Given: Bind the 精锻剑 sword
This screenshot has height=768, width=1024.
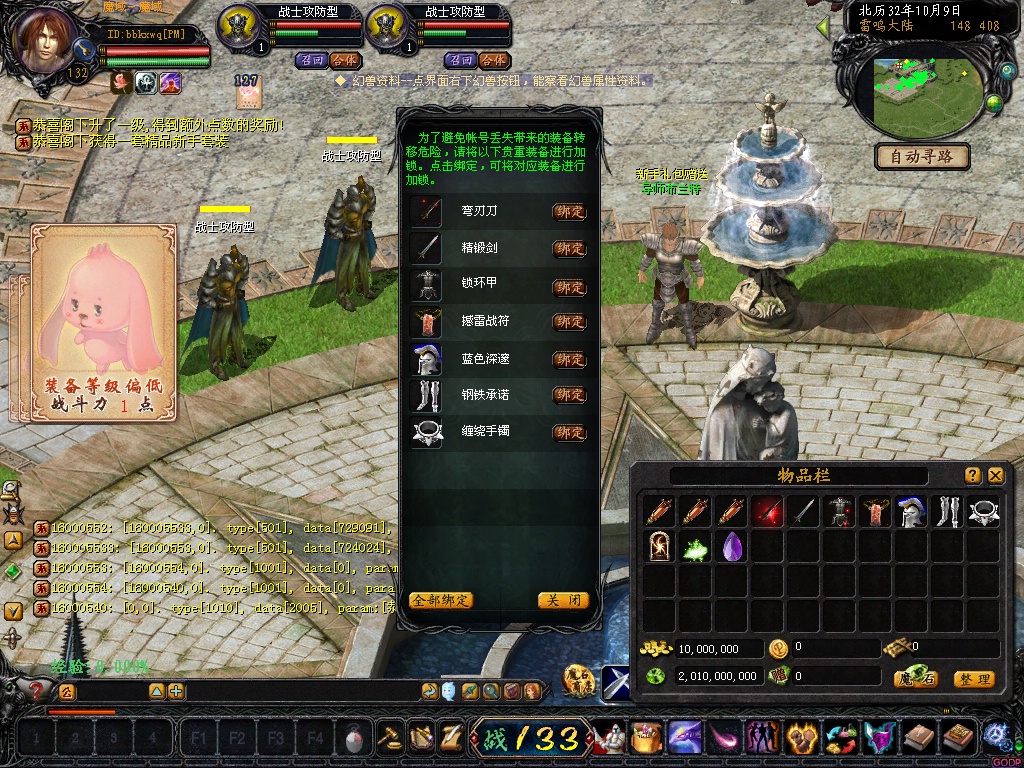Looking at the screenshot, I should pyautogui.click(x=569, y=249).
